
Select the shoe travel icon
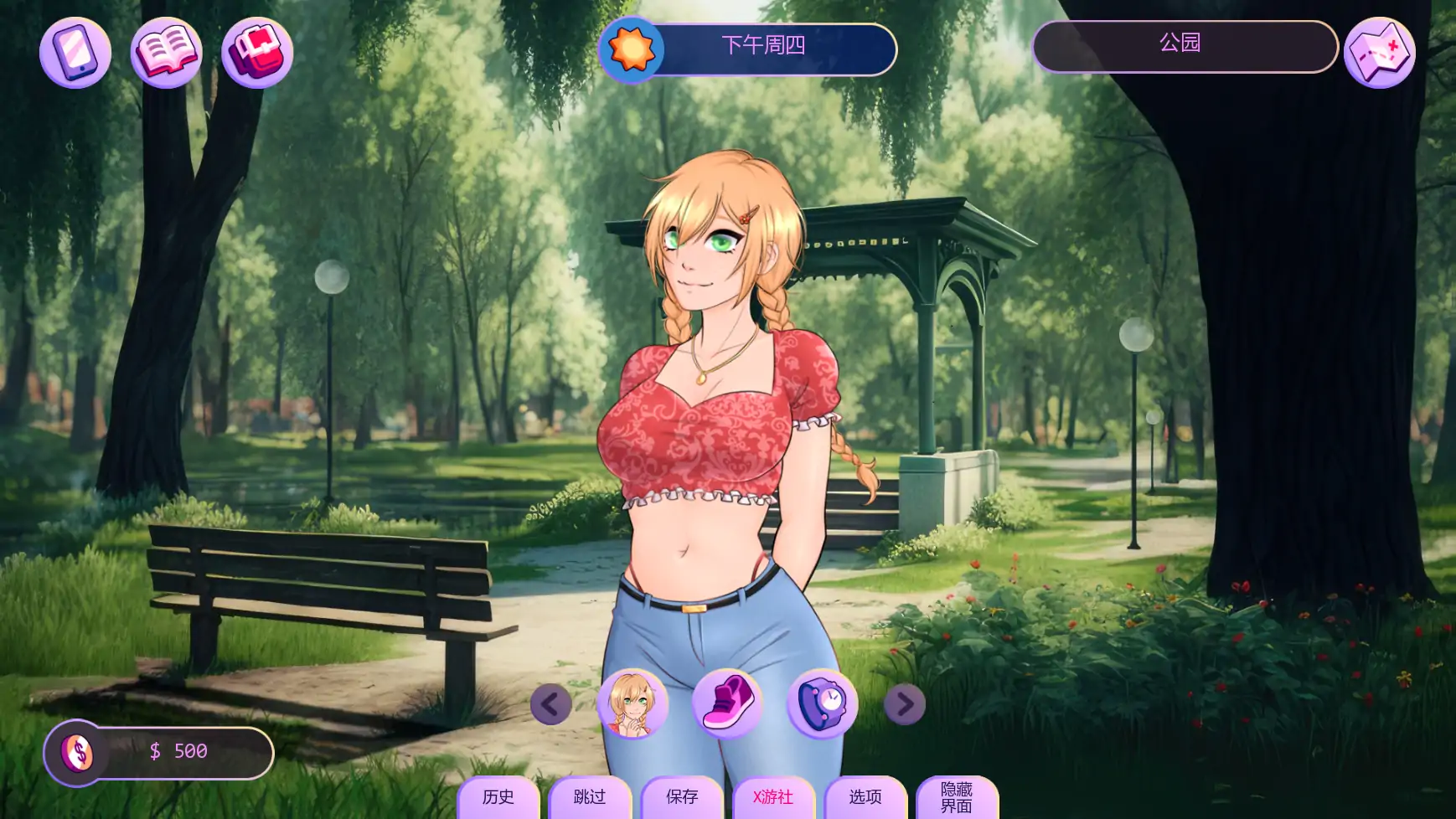point(728,703)
